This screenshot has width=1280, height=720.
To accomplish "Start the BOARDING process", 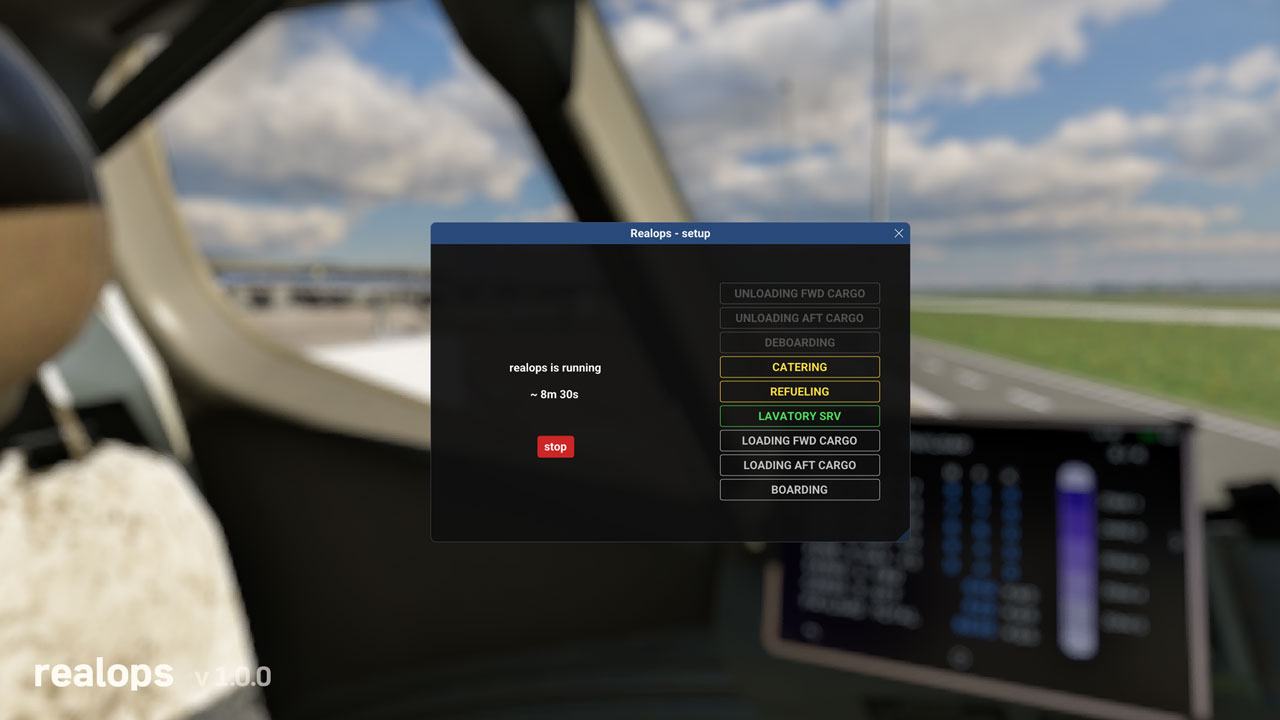I will point(799,489).
